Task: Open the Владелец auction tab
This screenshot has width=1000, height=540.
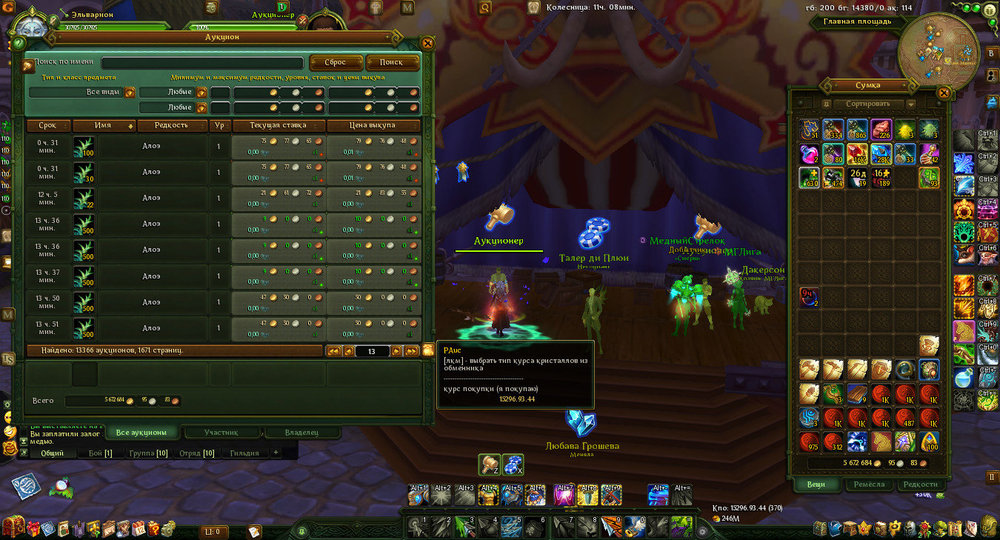Action: tap(302, 432)
